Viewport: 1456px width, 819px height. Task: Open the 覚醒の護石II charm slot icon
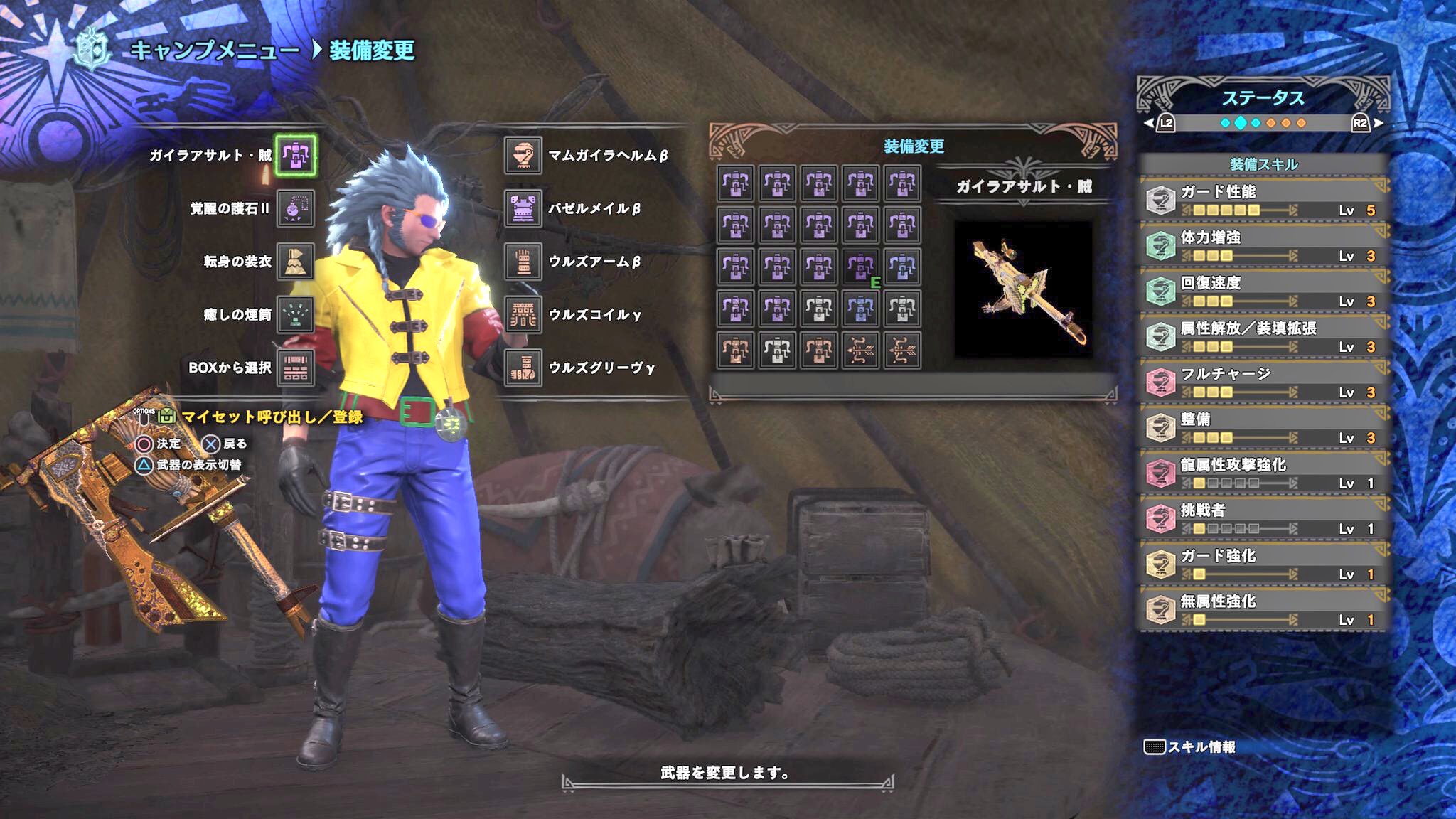297,208
